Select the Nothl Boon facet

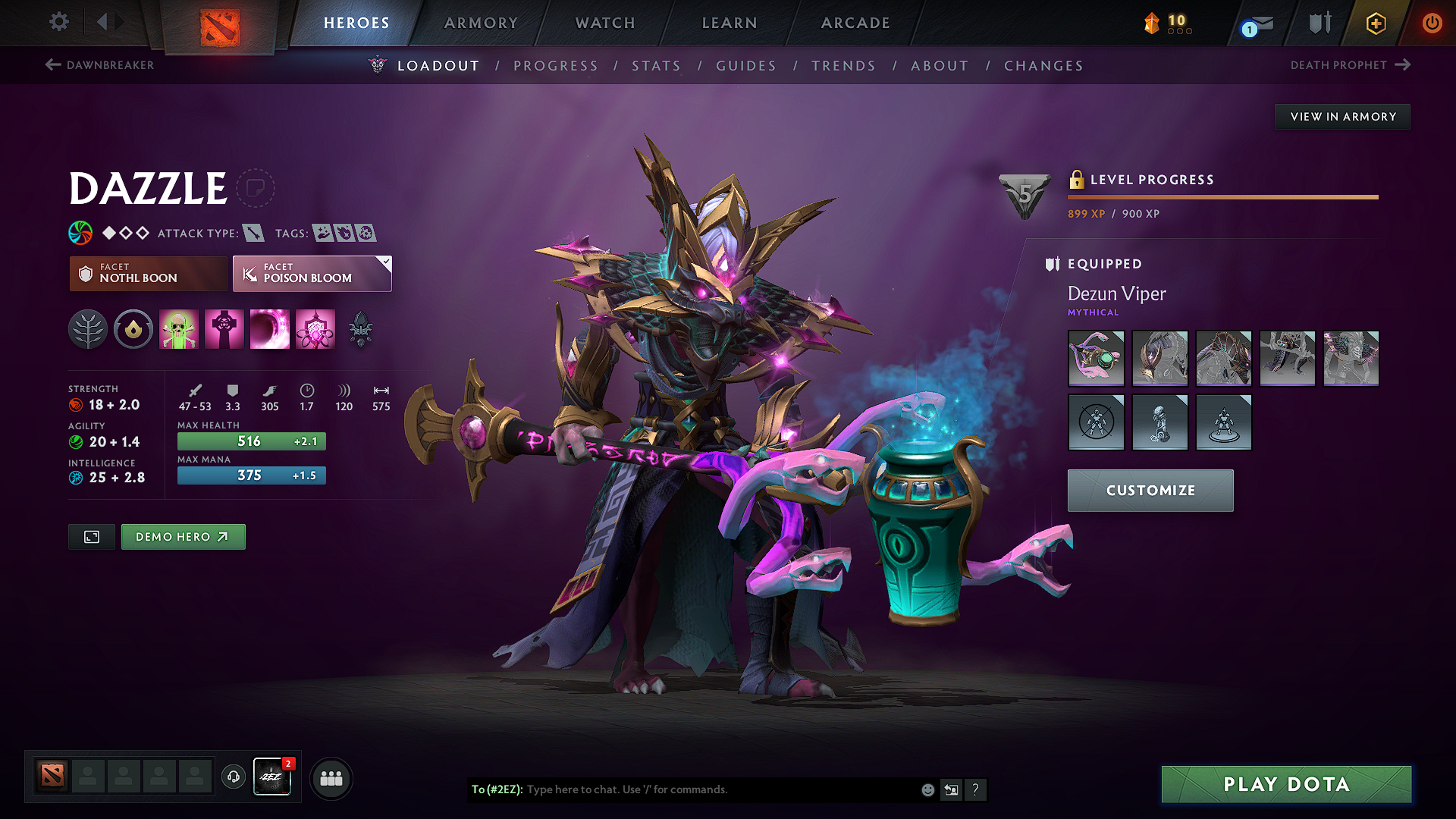pyautogui.click(x=147, y=273)
